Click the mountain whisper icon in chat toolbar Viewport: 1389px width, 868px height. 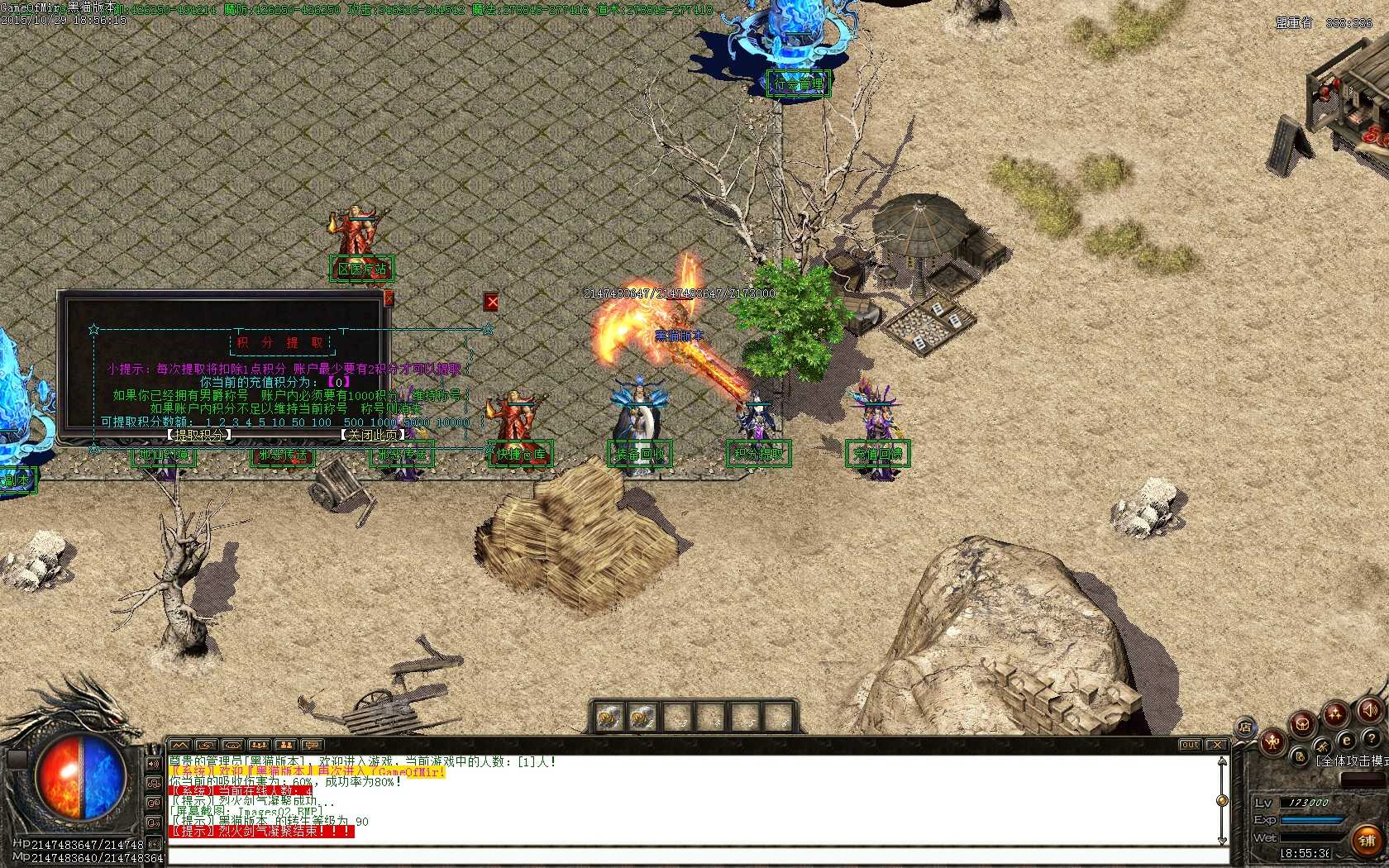tap(179, 746)
